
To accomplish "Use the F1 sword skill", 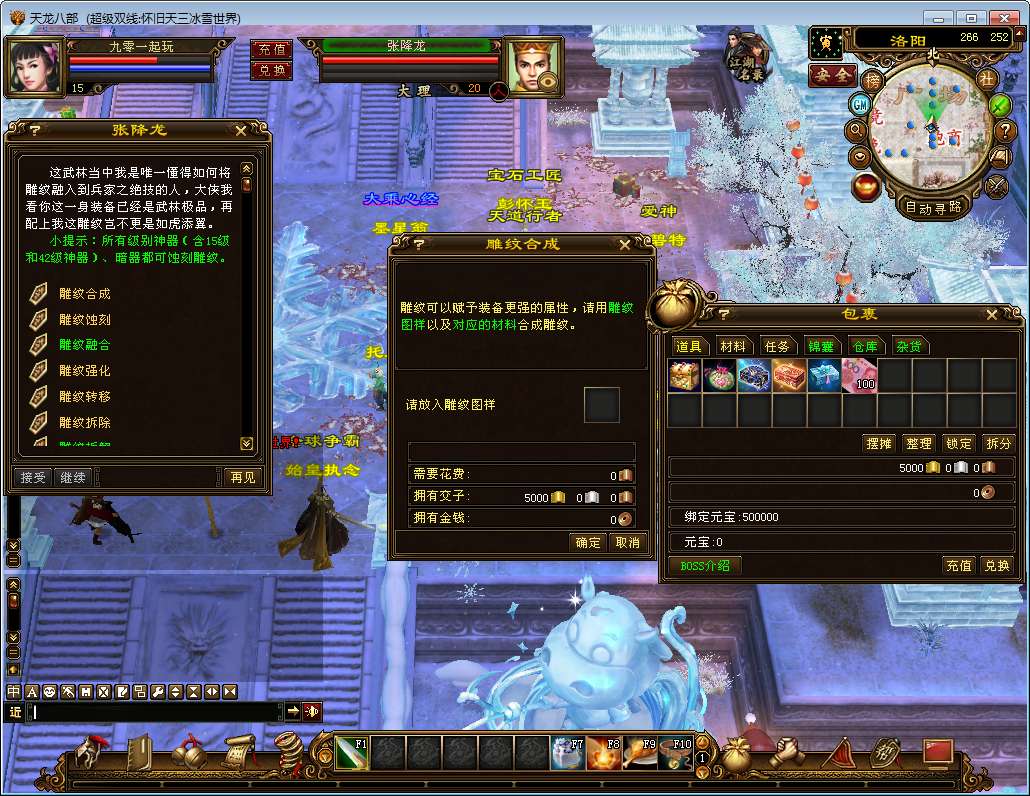I will click(351, 753).
